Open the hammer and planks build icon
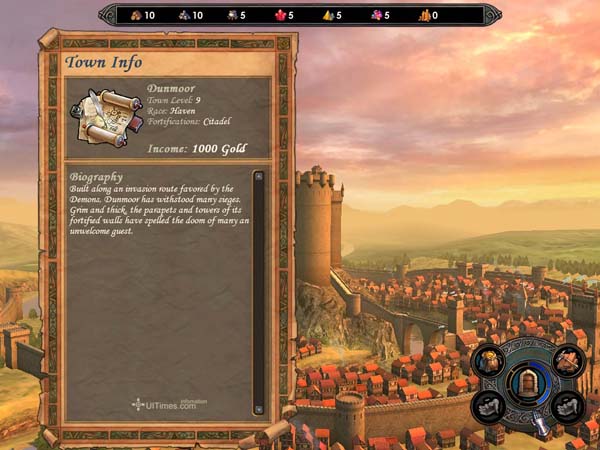Image resolution: width=600 pixels, height=450 pixels. point(567,360)
